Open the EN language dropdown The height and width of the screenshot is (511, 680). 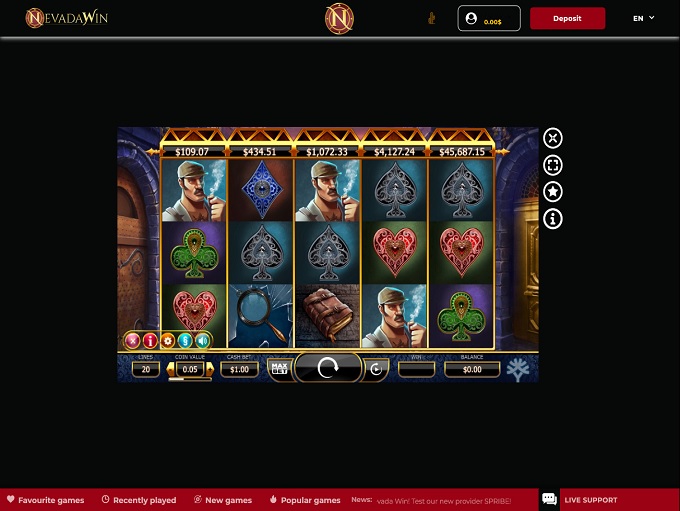click(x=643, y=18)
